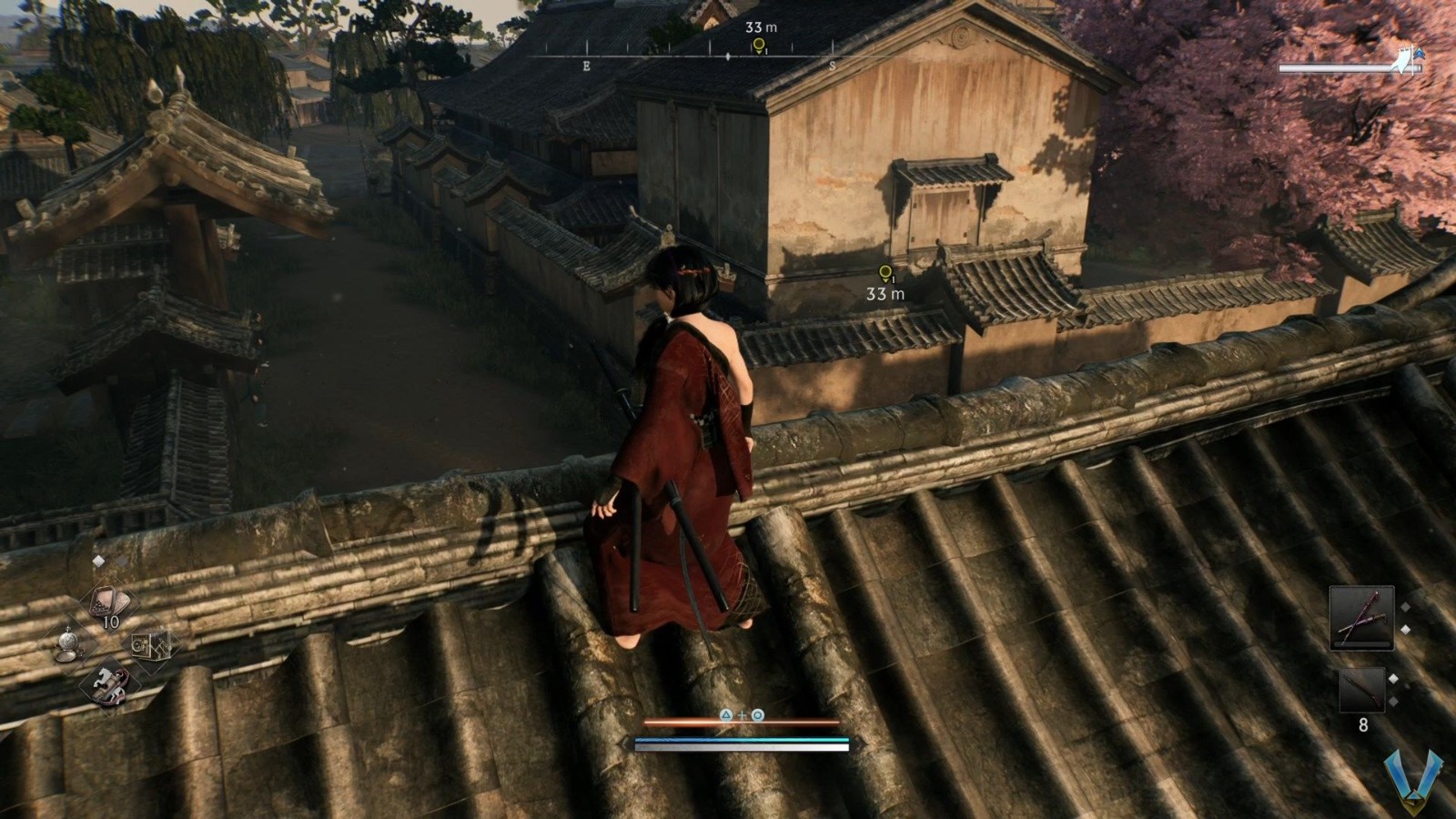Expand the weapon slot beside the firearm icon
The height and width of the screenshot is (819, 1456).
[x=1393, y=678]
